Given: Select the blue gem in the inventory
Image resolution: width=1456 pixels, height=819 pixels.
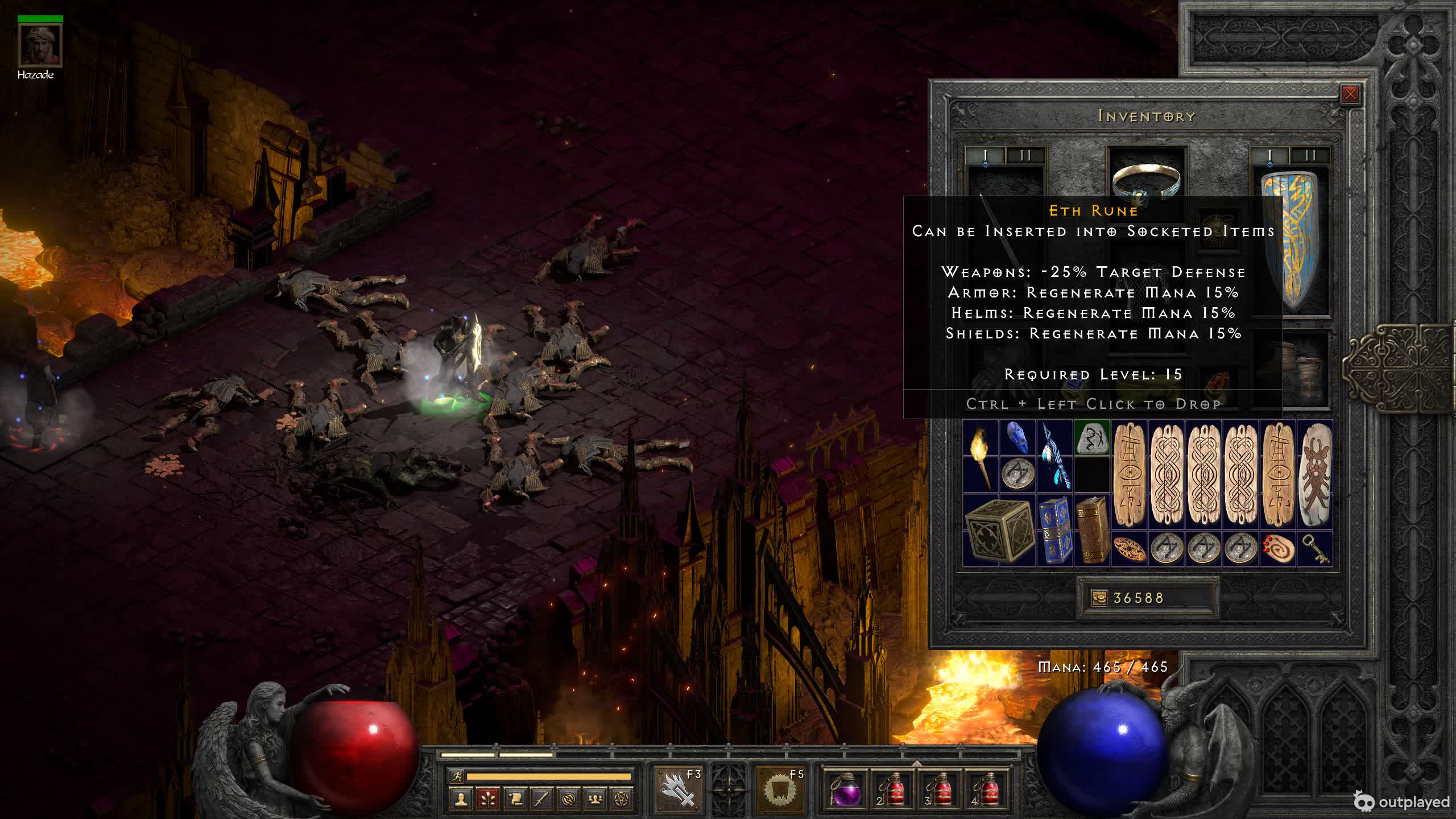Looking at the screenshot, I should coord(1017,437).
